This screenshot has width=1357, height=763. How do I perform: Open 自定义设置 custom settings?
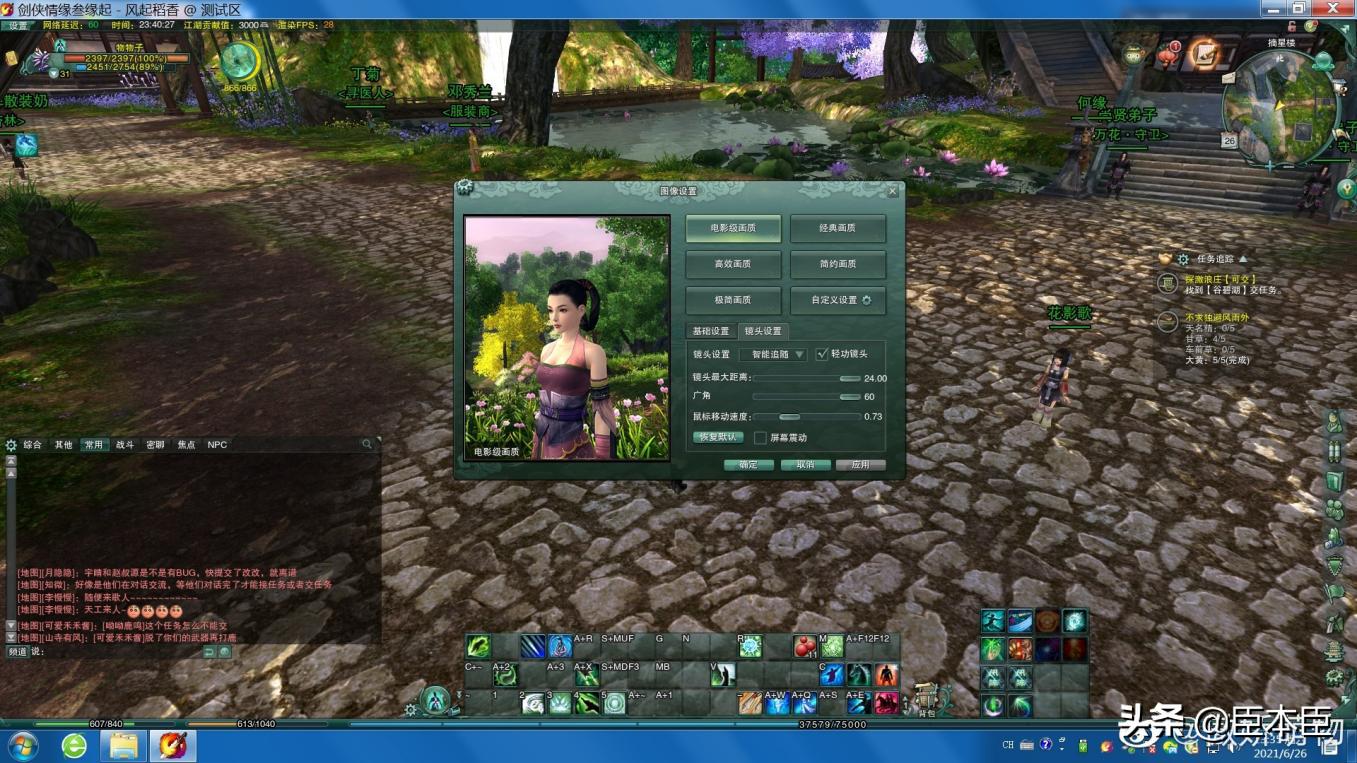pos(837,300)
